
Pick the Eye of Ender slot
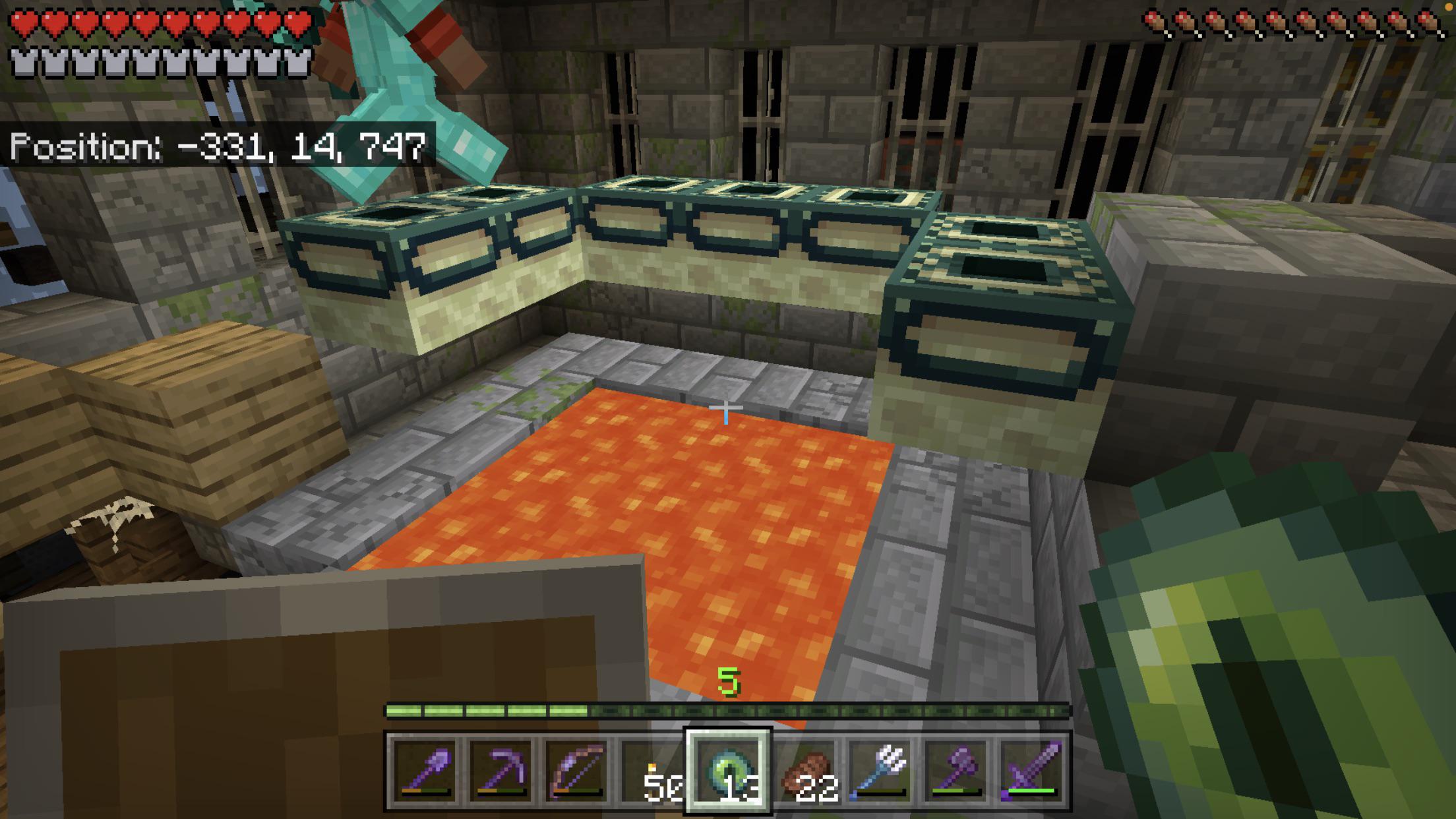pyautogui.click(x=729, y=770)
